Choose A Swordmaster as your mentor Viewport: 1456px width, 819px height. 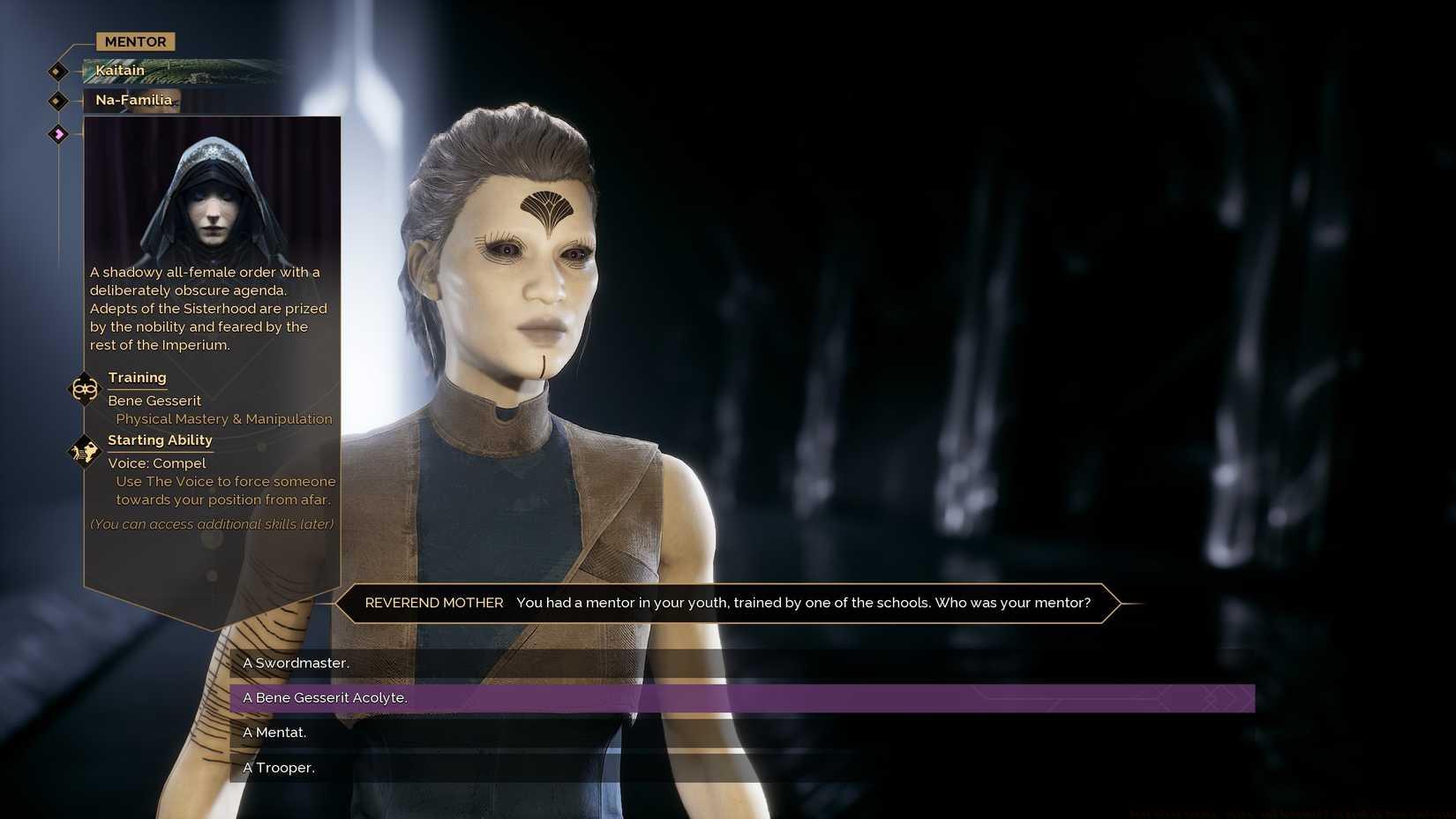point(296,662)
